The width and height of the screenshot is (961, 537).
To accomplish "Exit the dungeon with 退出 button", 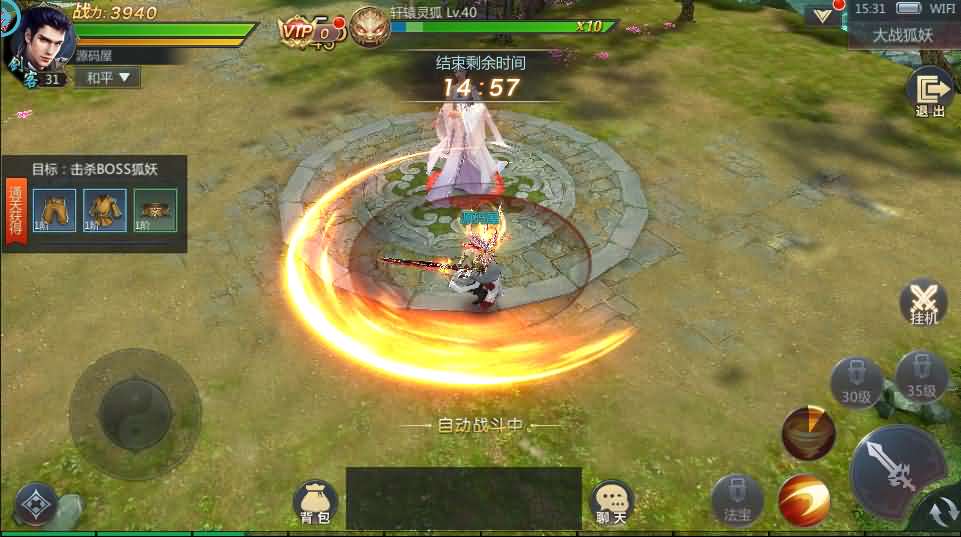I will tap(930, 92).
